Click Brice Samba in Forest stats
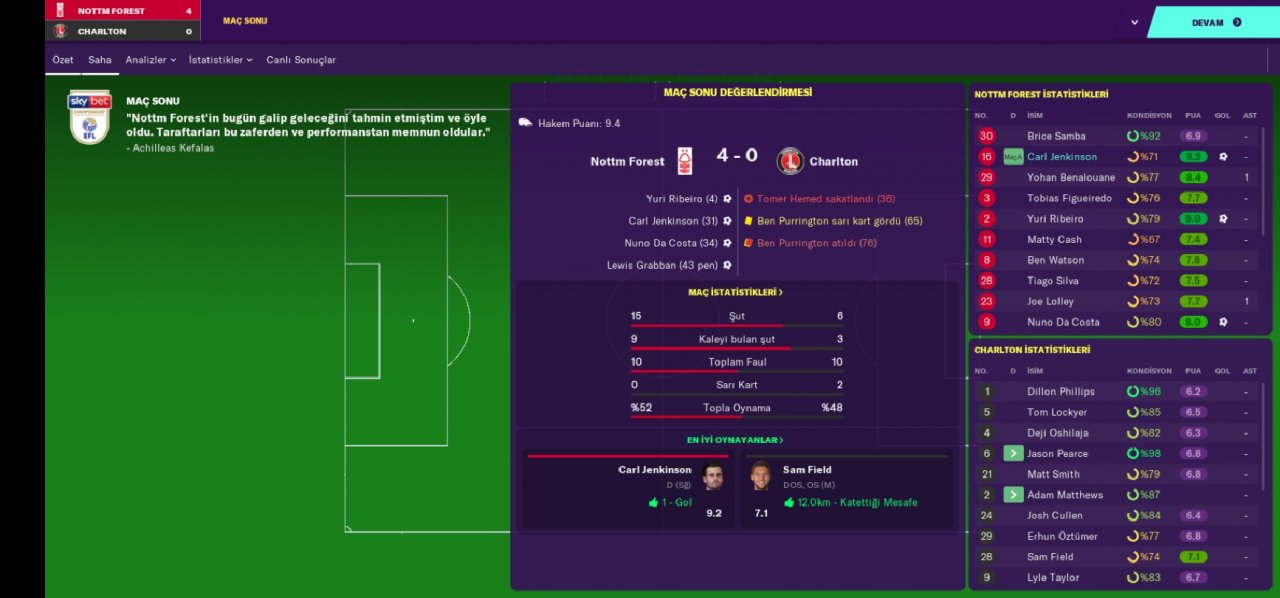This screenshot has height=598, width=1280. pyautogui.click(x=1056, y=136)
